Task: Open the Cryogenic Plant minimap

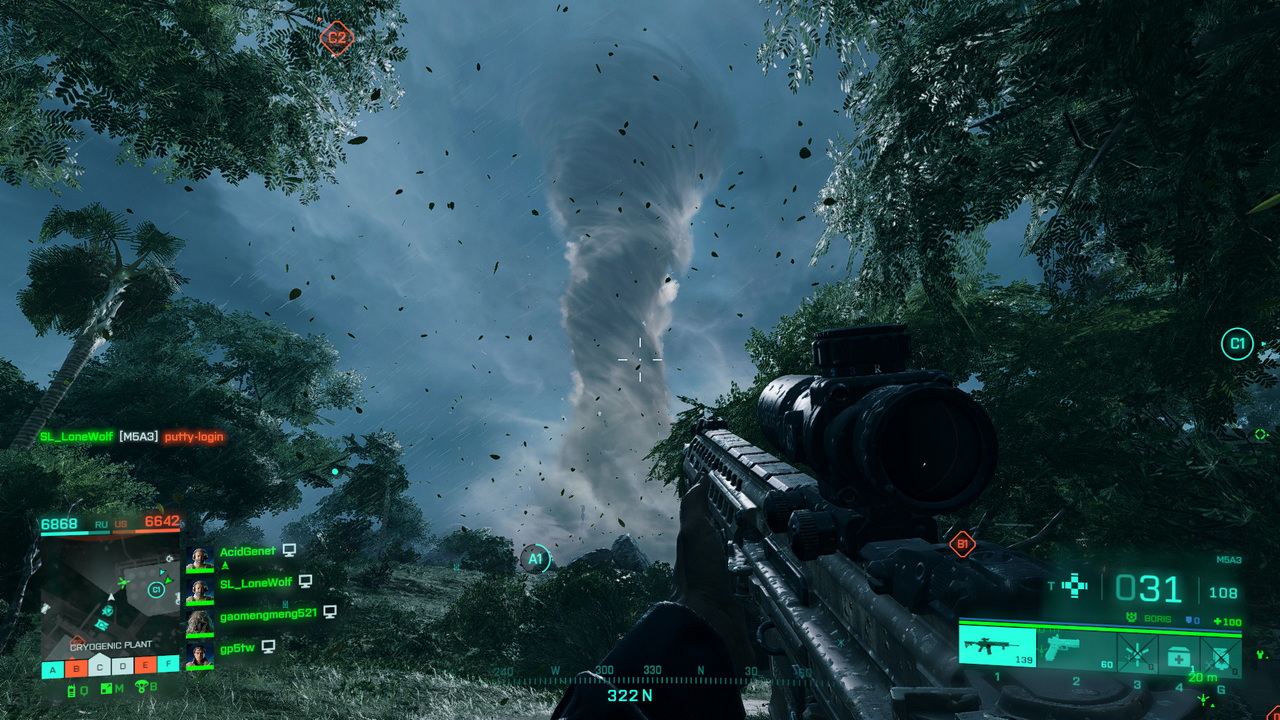Action: click(110, 599)
